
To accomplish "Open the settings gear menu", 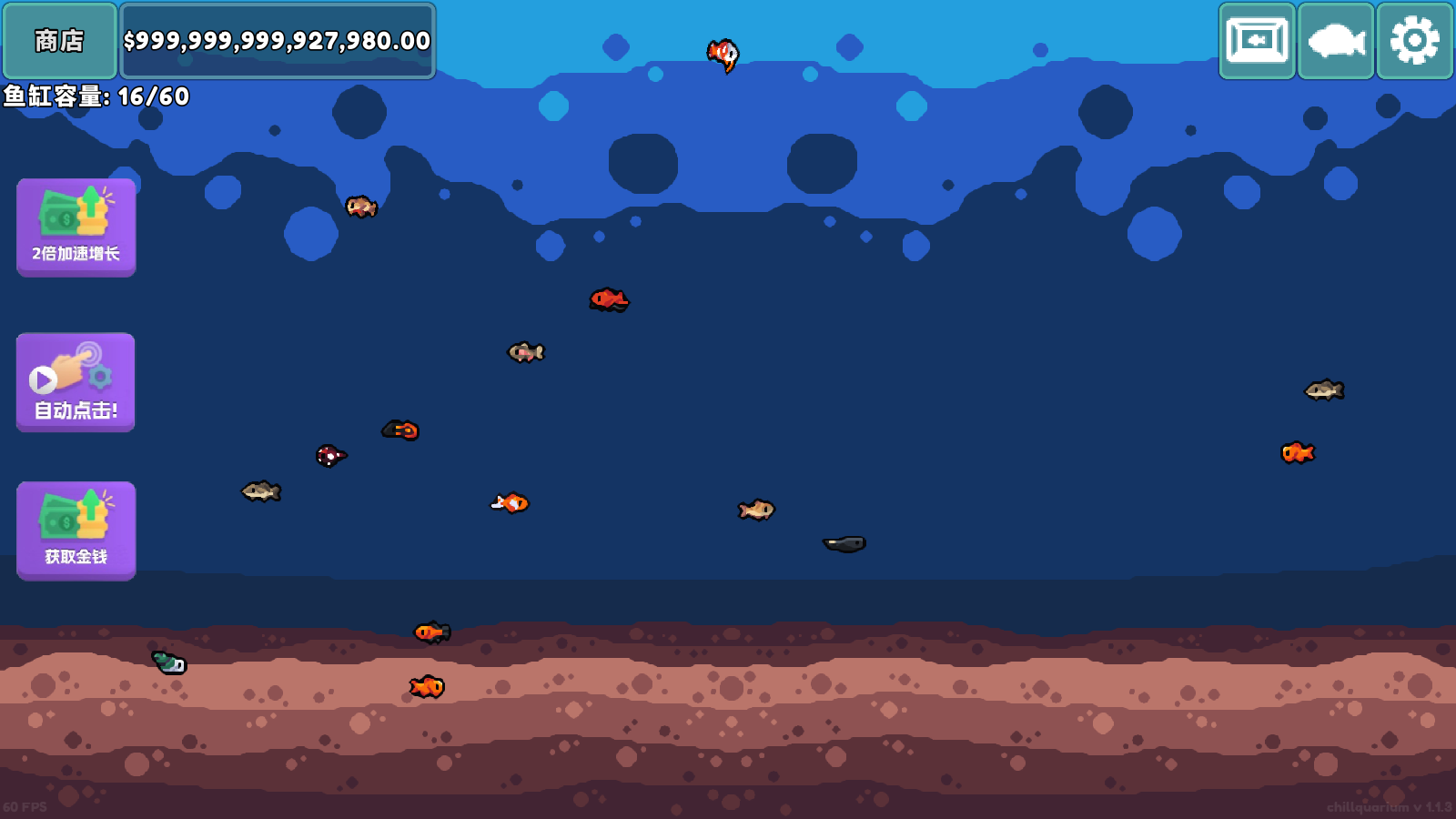I will [1414, 41].
